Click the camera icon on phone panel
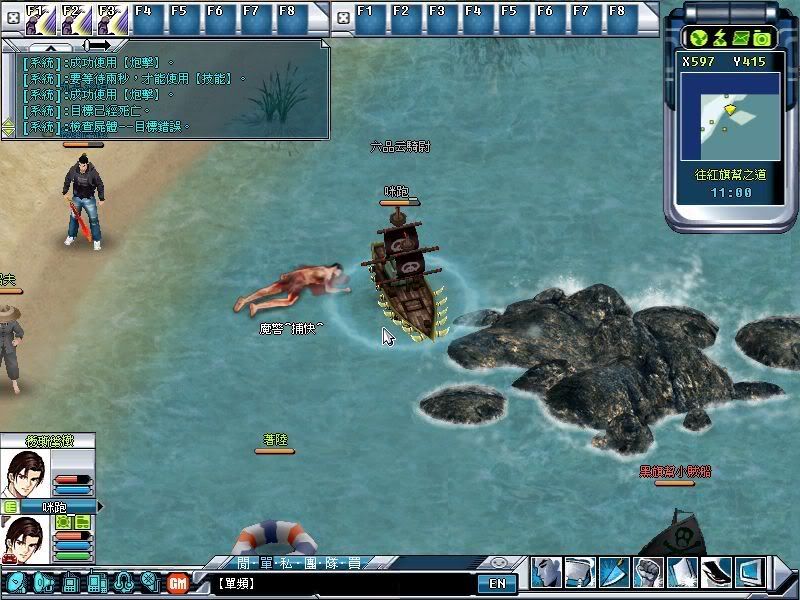Screen dimensions: 800x600 (762, 38)
